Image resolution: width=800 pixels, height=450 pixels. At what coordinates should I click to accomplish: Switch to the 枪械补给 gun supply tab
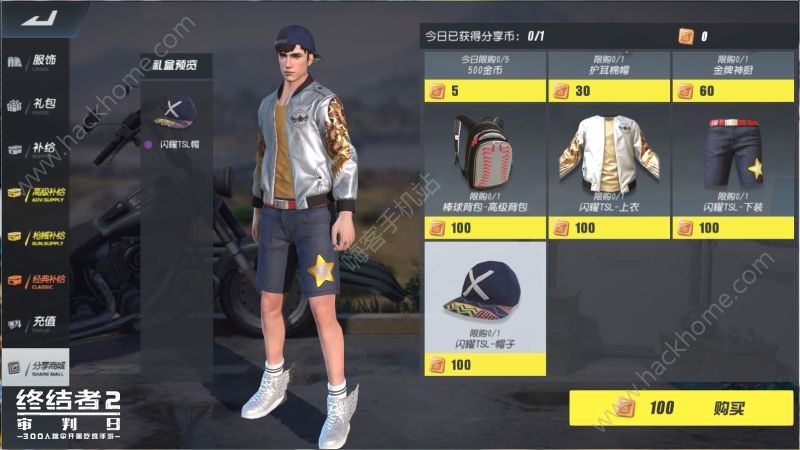pos(35,235)
